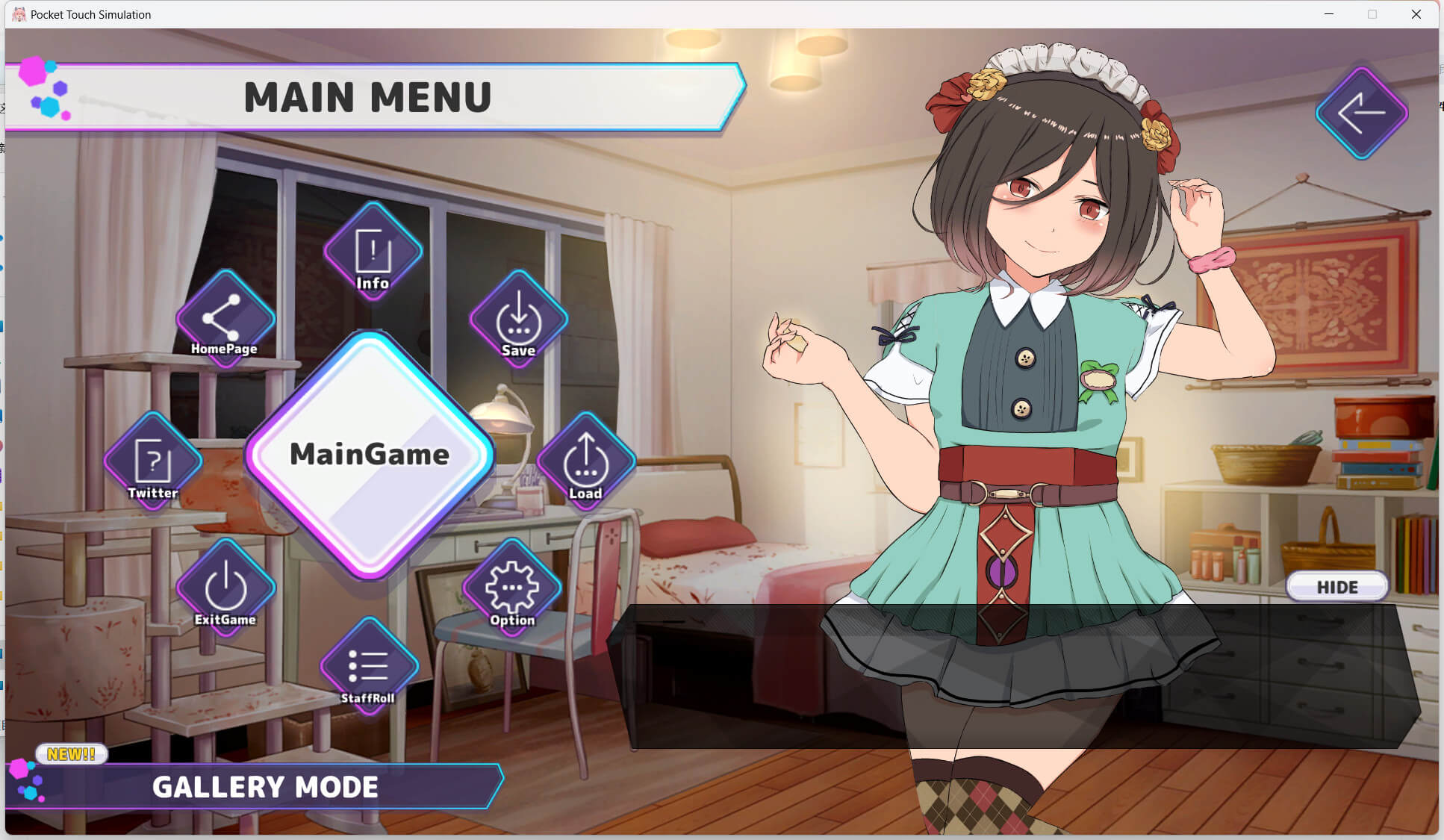
Task: Minimize the game window
Action: pyautogui.click(x=1329, y=14)
